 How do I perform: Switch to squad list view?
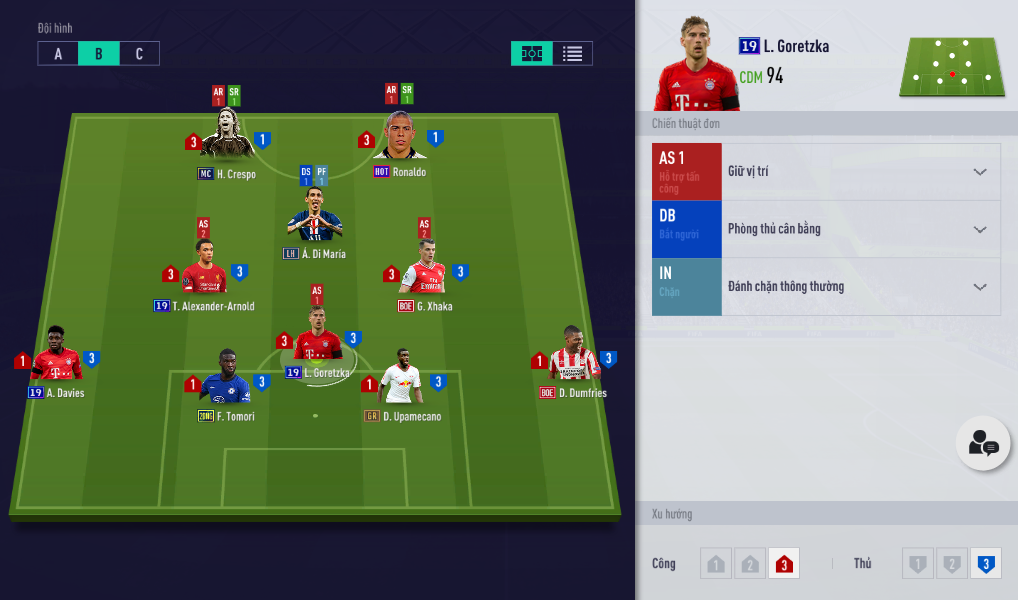[572, 54]
